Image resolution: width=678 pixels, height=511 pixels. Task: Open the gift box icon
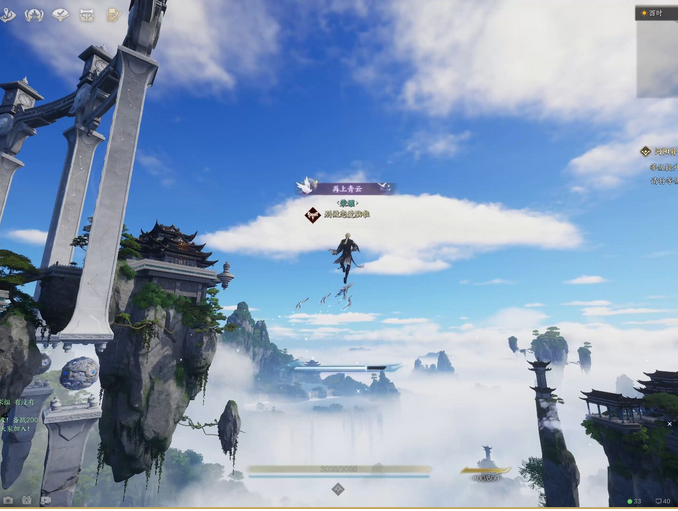click(x=27, y=499)
